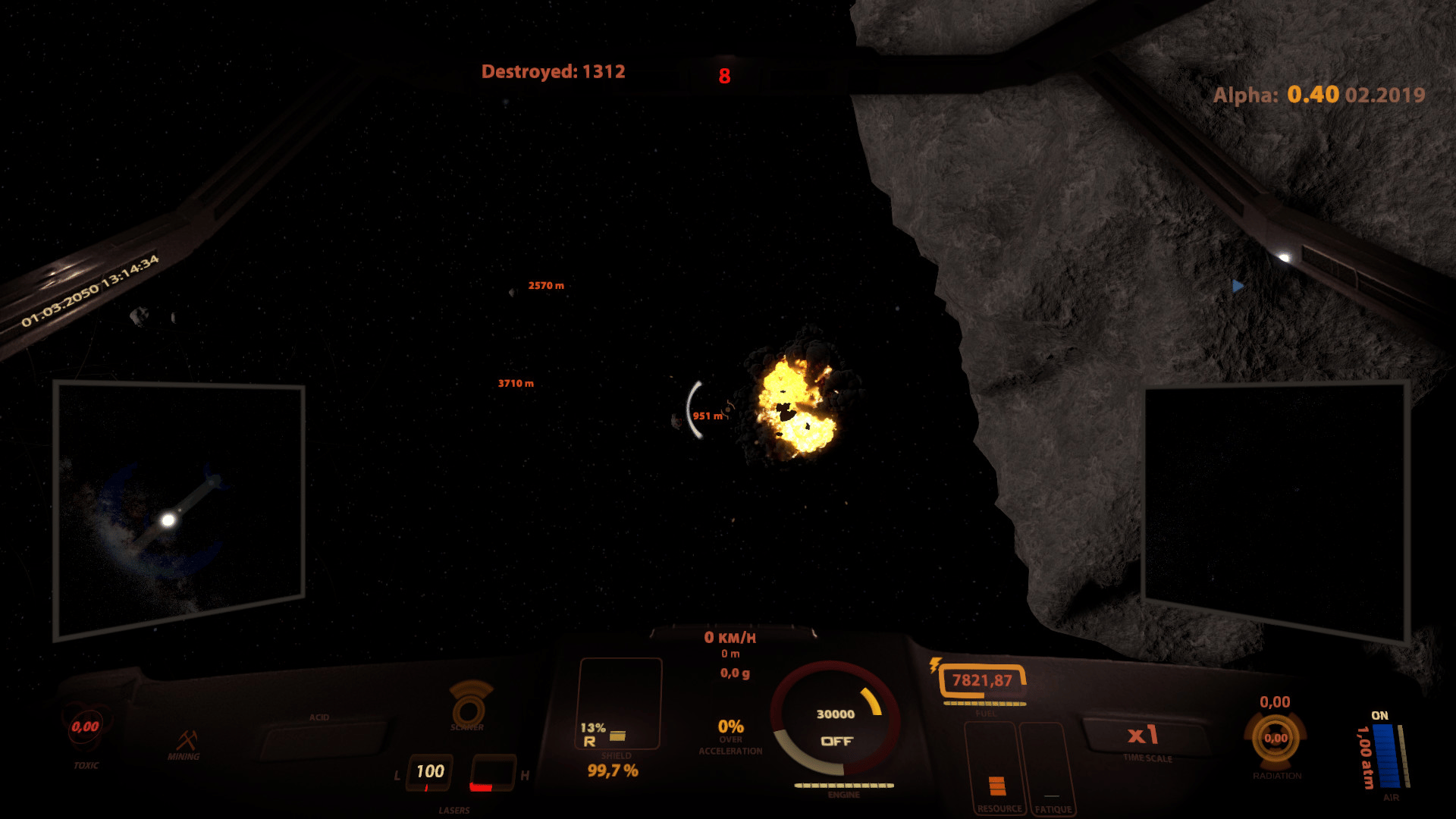Toggle the Engine OFF dial
This screenshot has width=1456, height=819.
[x=835, y=726]
